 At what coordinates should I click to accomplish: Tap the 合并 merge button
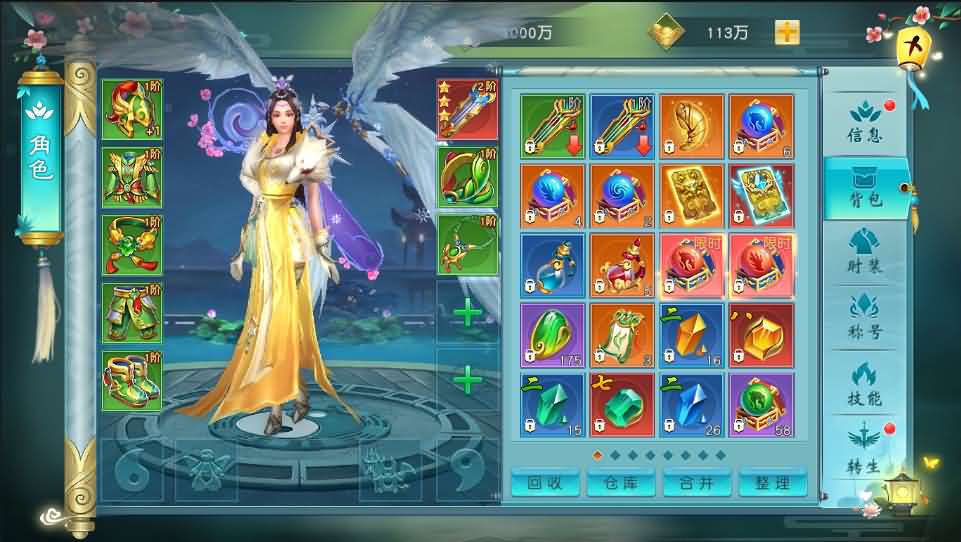tap(696, 482)
